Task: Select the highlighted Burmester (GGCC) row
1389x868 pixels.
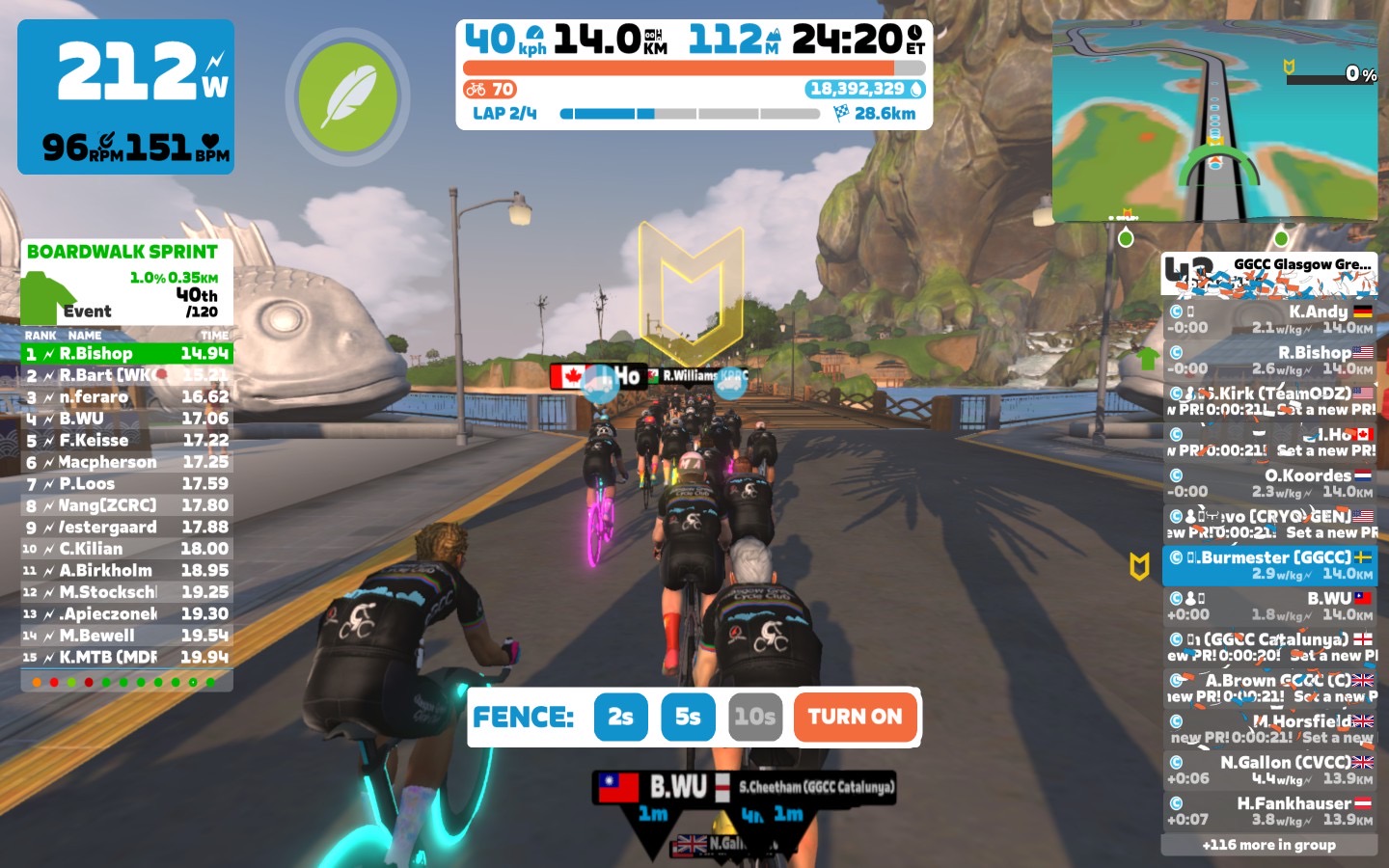Action: [1269, 565]
